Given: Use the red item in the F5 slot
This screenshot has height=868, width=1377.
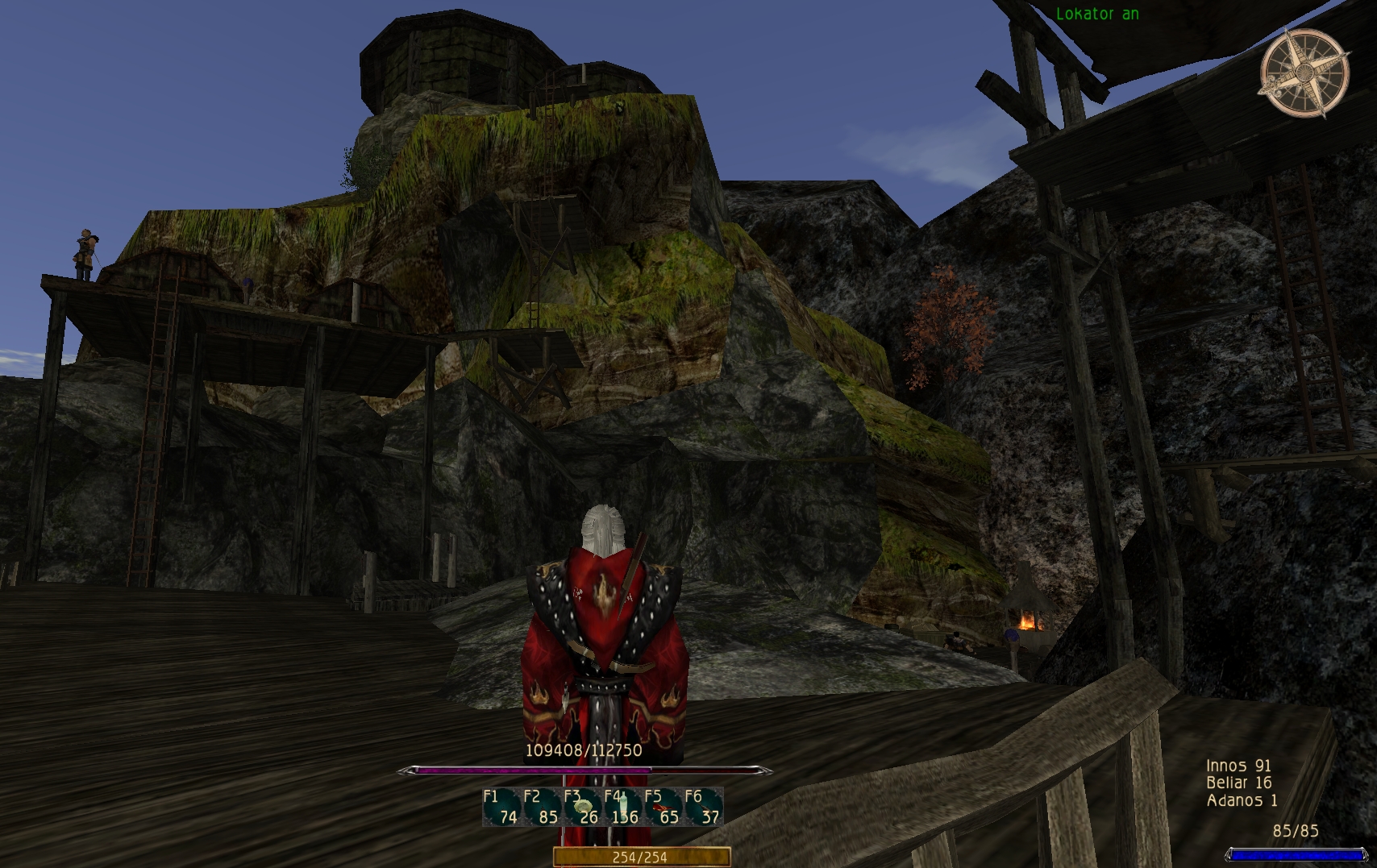Looking at the screenshot, I should pyautogui.click(x=663, y=808).
